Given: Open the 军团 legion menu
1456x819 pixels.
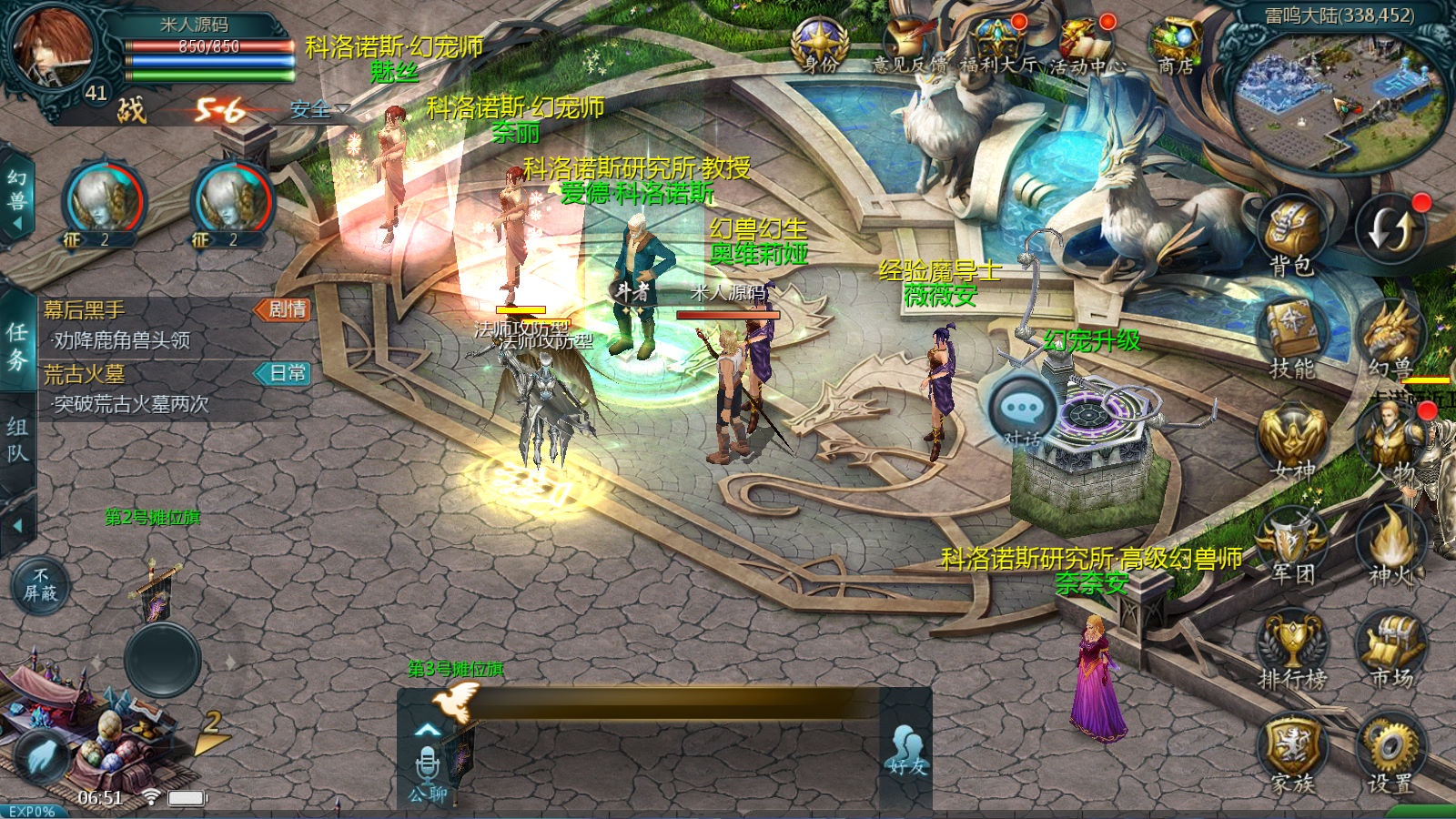Looking at the screenshot, I should click(1291, 543).
